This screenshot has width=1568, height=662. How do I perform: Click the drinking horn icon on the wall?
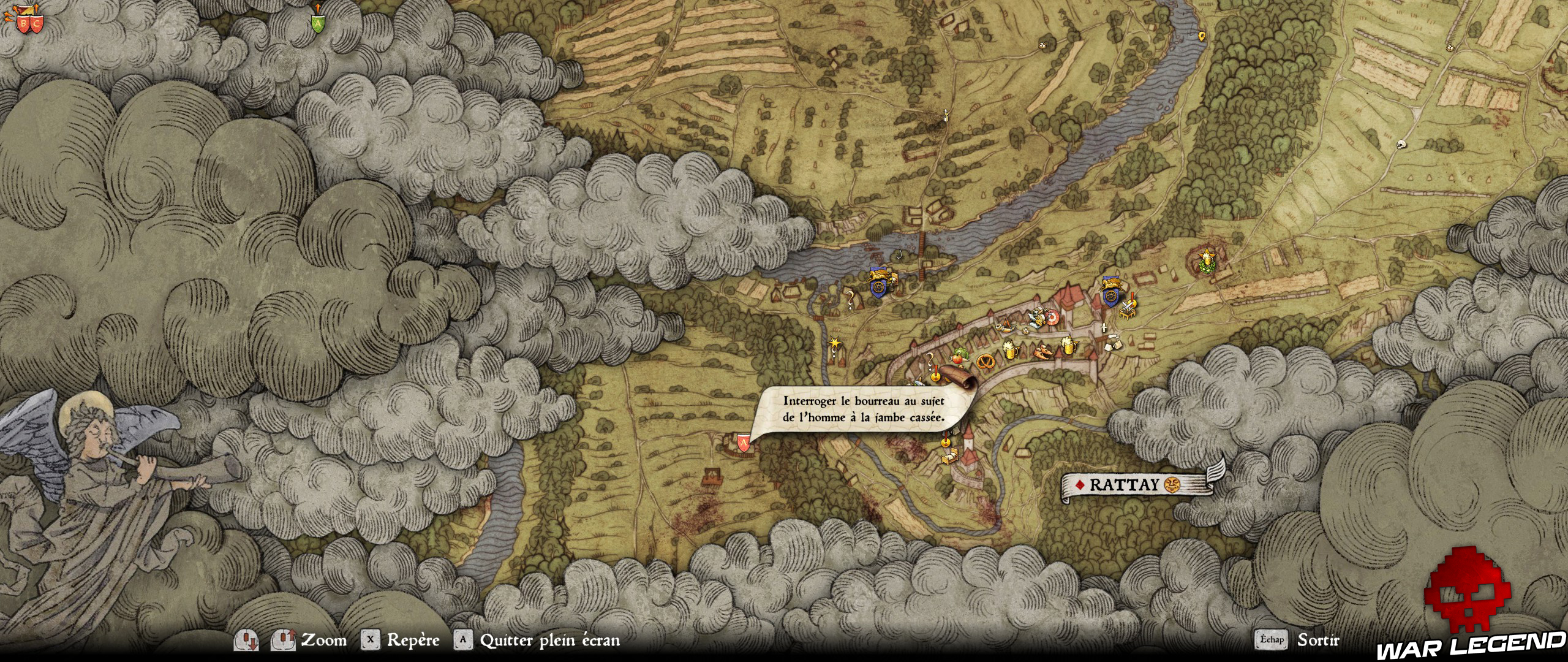click(x=1005, y=327)
